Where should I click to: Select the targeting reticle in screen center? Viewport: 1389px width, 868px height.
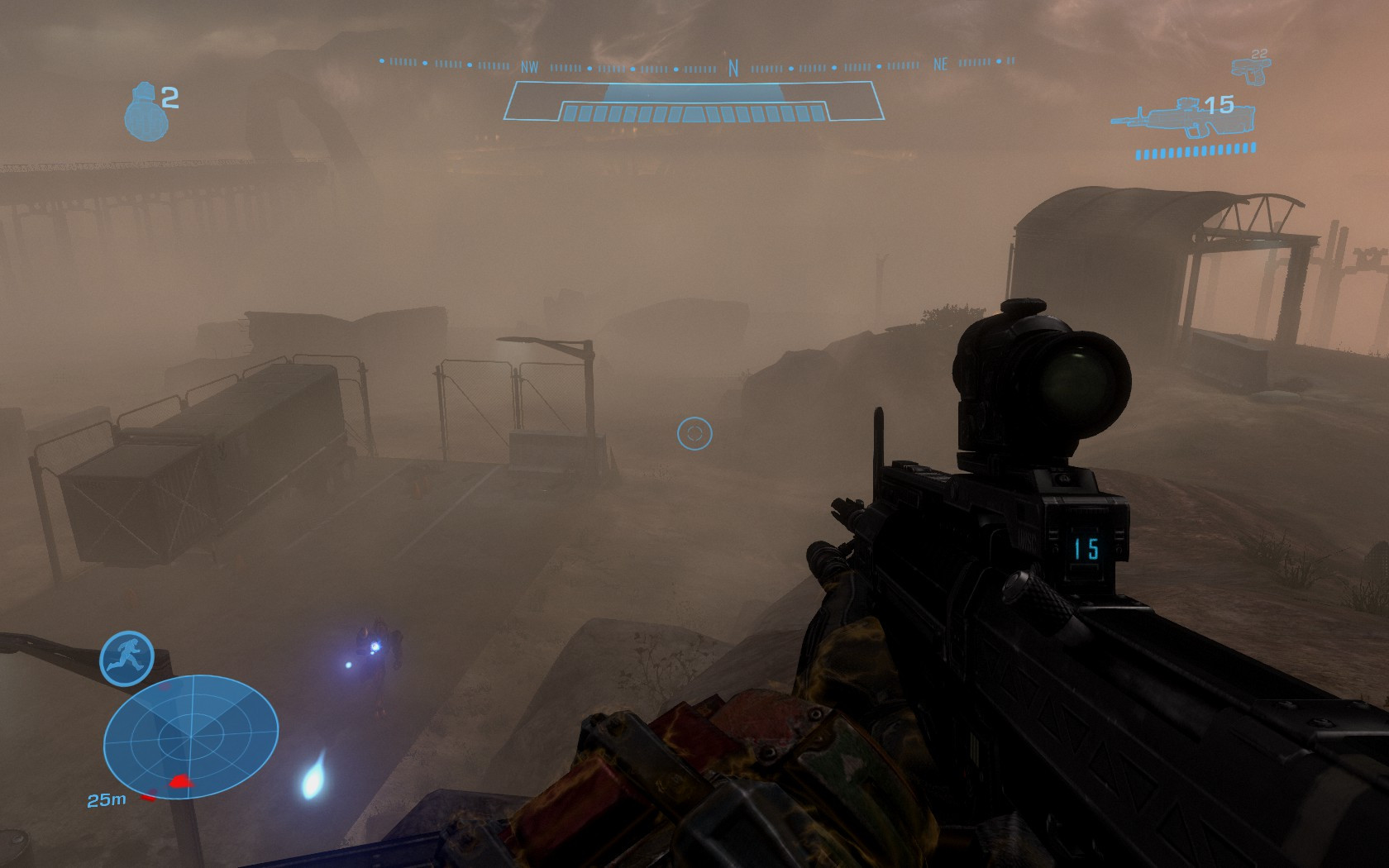point(695,432)
